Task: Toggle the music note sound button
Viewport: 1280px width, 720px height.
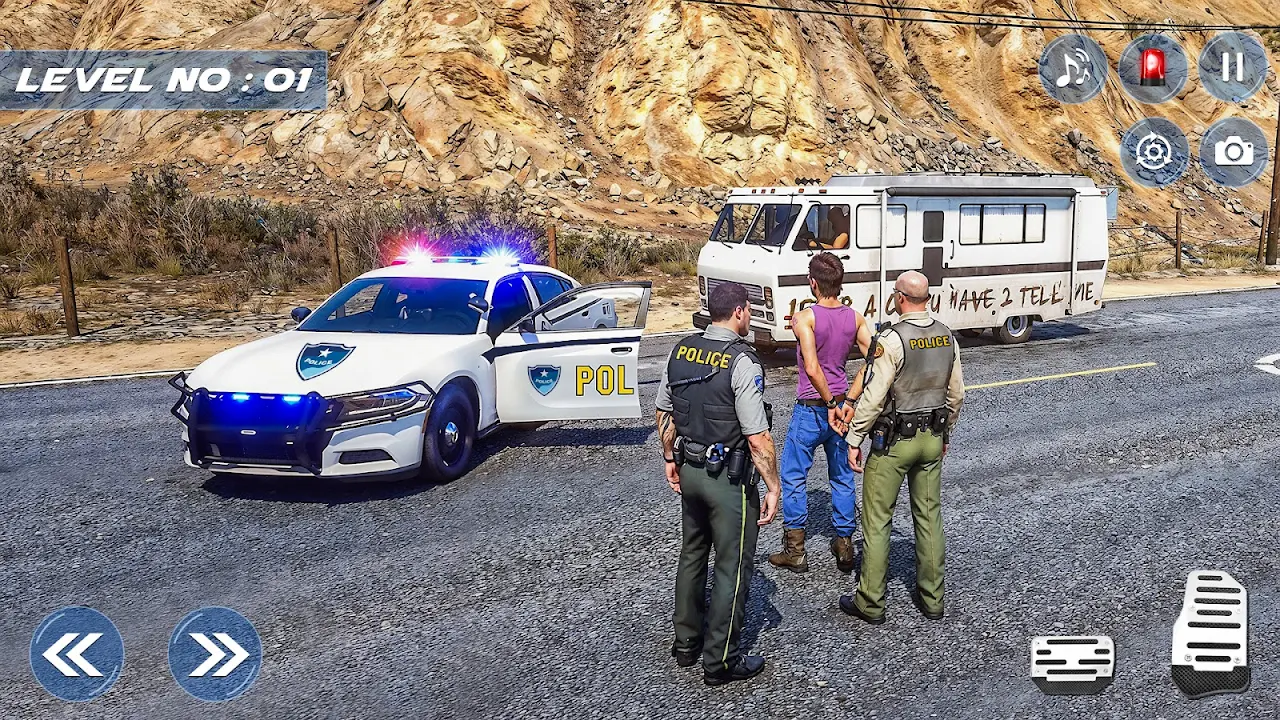Action: coord(1073,68)
